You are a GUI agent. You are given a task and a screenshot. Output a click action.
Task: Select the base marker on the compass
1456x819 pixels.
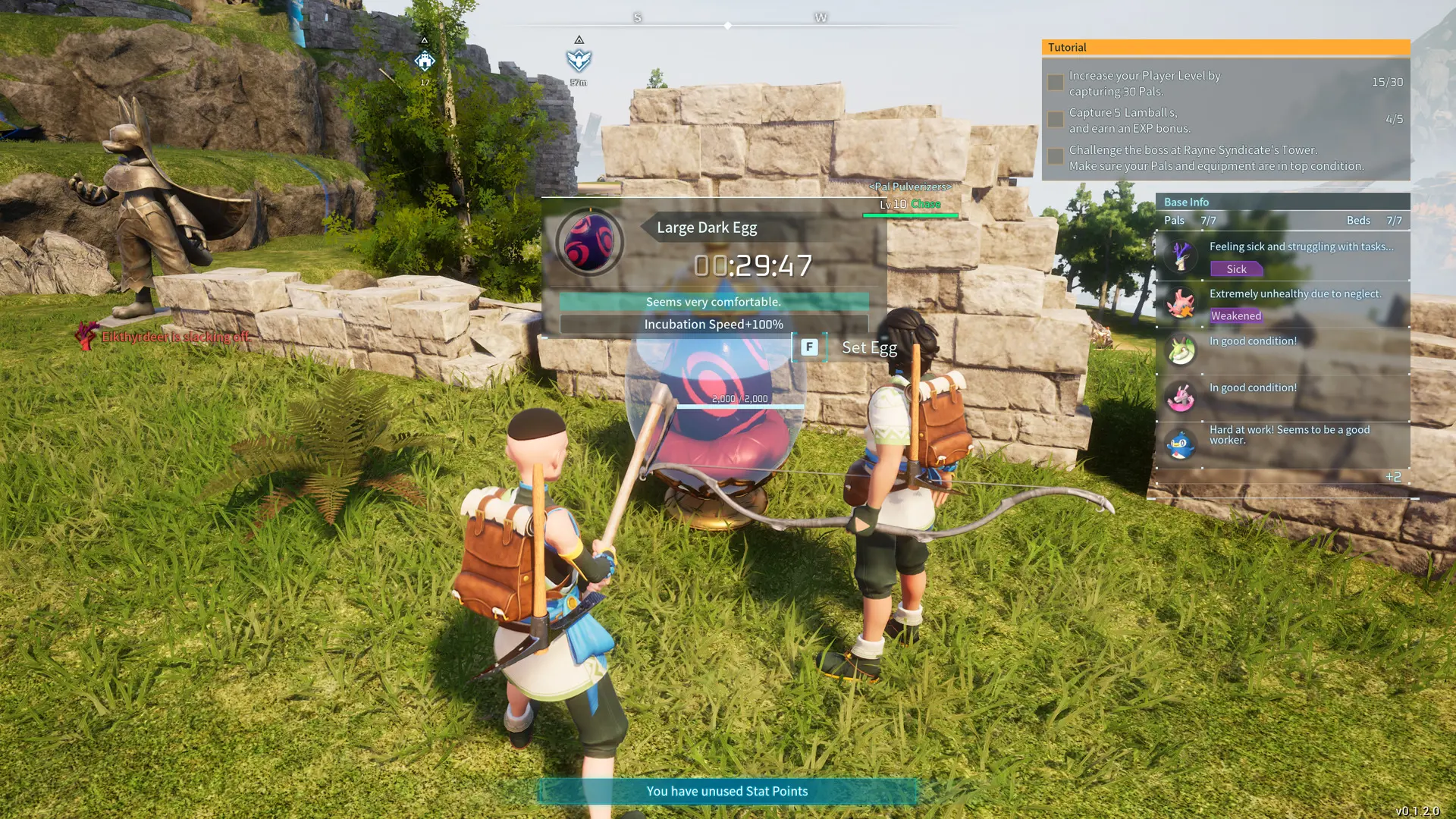pos(425,61)
